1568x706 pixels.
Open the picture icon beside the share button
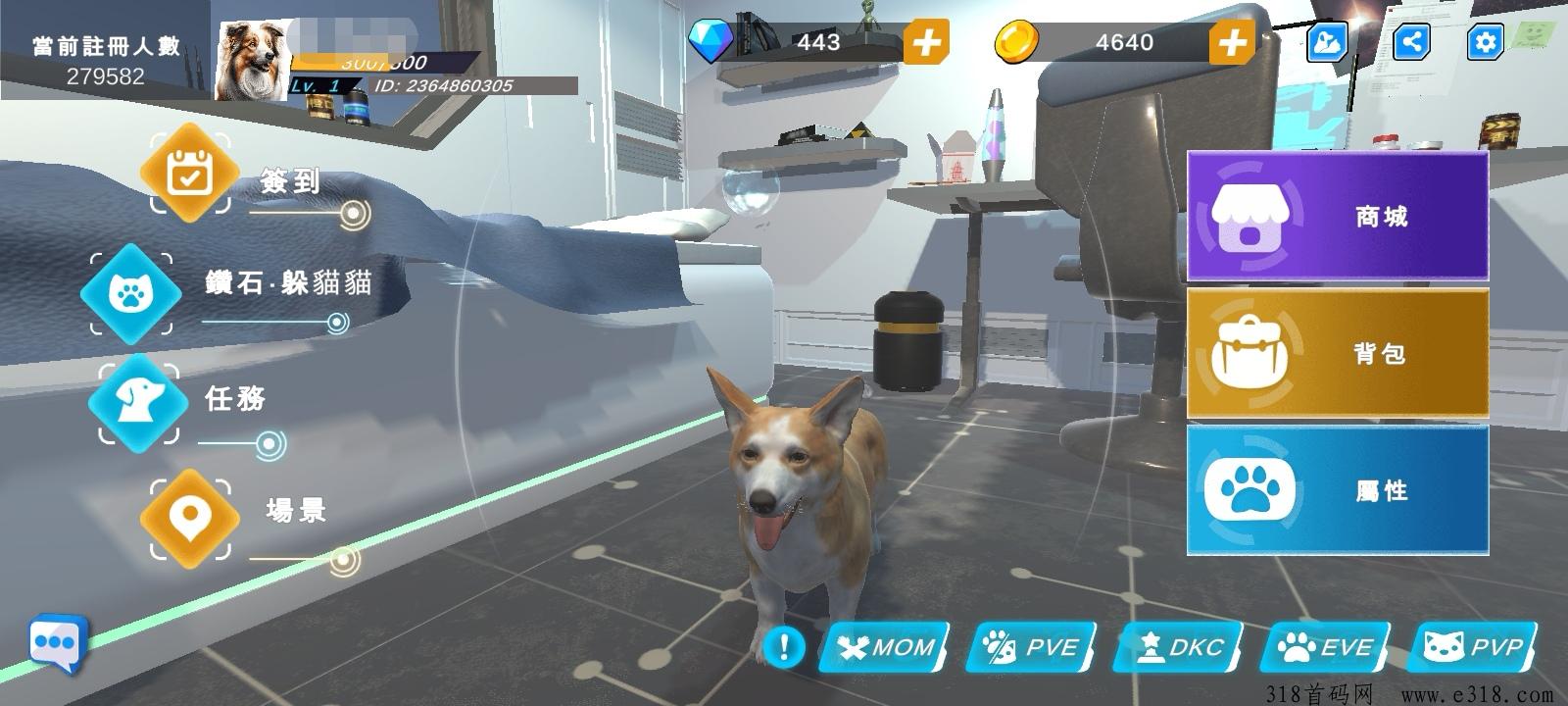point(1327,42)
